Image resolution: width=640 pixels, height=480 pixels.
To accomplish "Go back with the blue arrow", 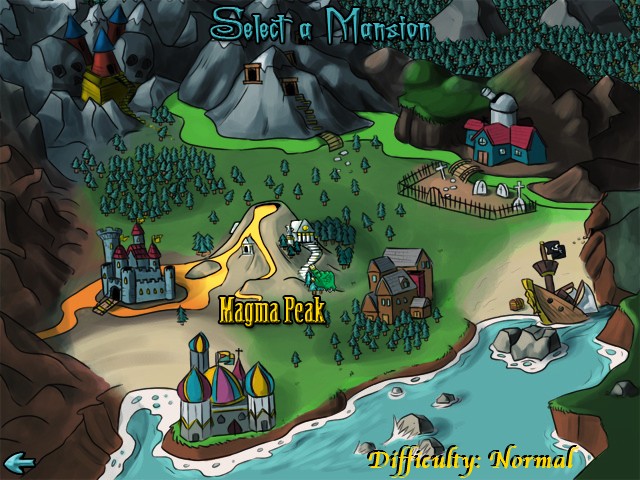I will (x=19, y=462).
